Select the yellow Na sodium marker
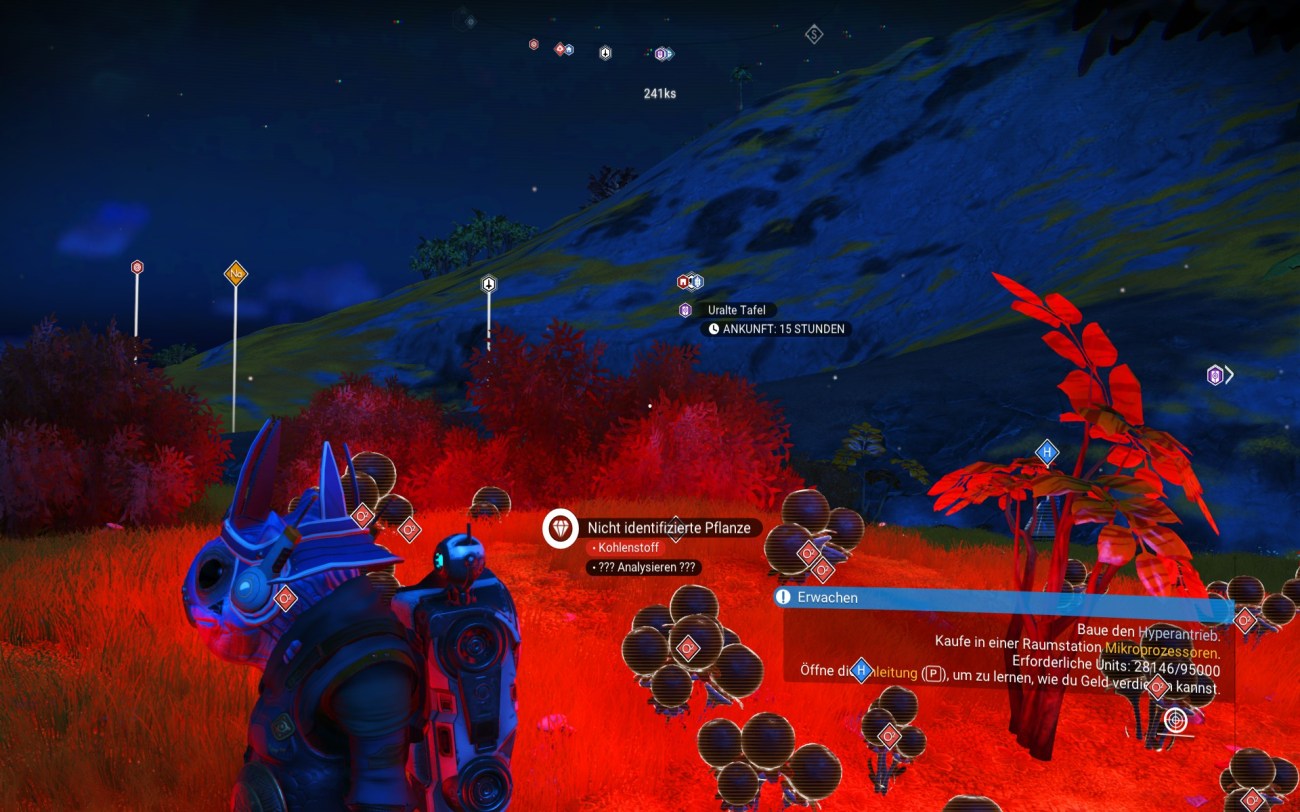 point(236,273)
